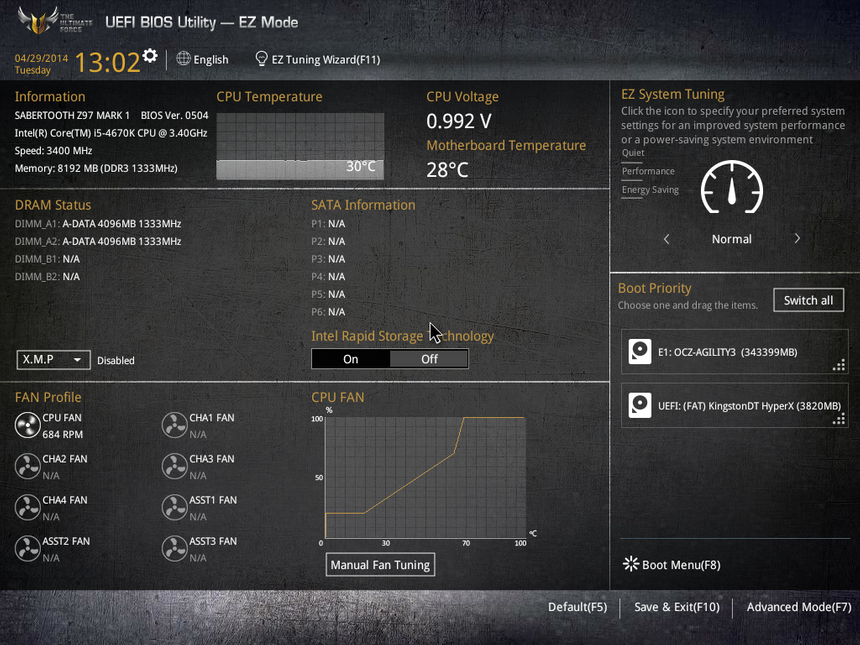Open the Boot Menu
The width and height of the screenshot is (860, 645).
(x=671, y=565)
